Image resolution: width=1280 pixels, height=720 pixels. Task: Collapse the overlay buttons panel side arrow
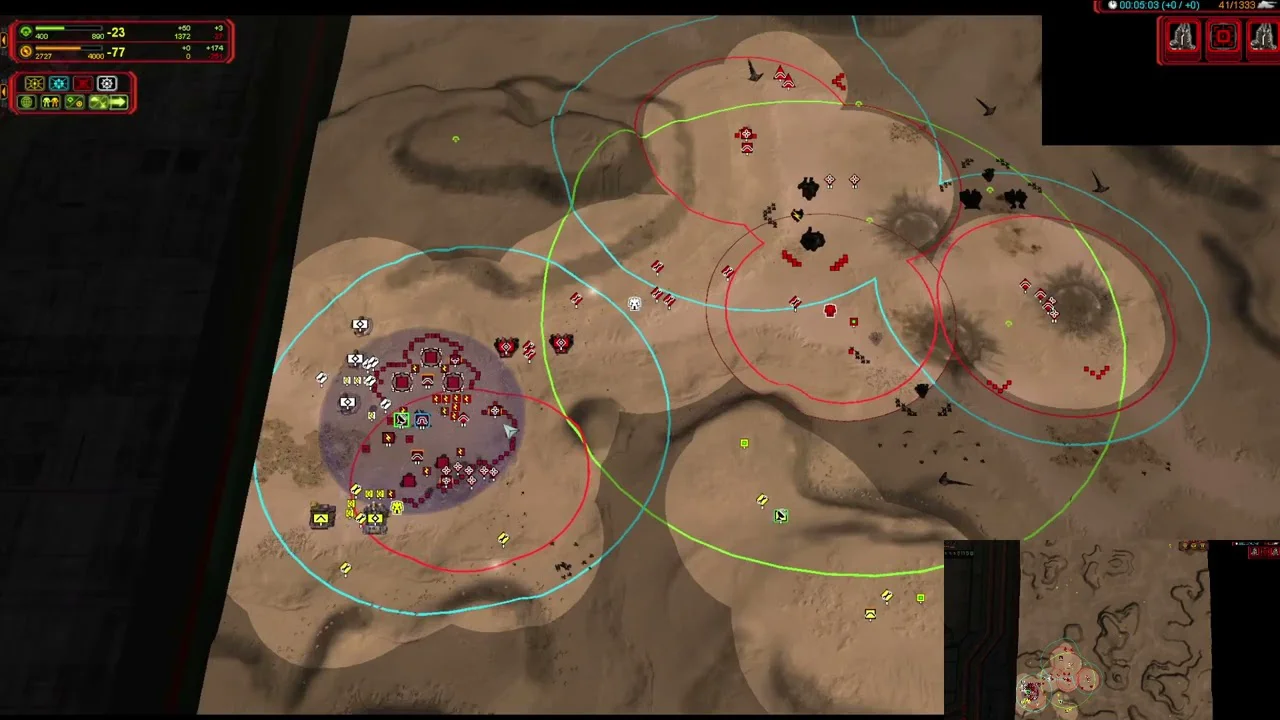pos(4,92)
